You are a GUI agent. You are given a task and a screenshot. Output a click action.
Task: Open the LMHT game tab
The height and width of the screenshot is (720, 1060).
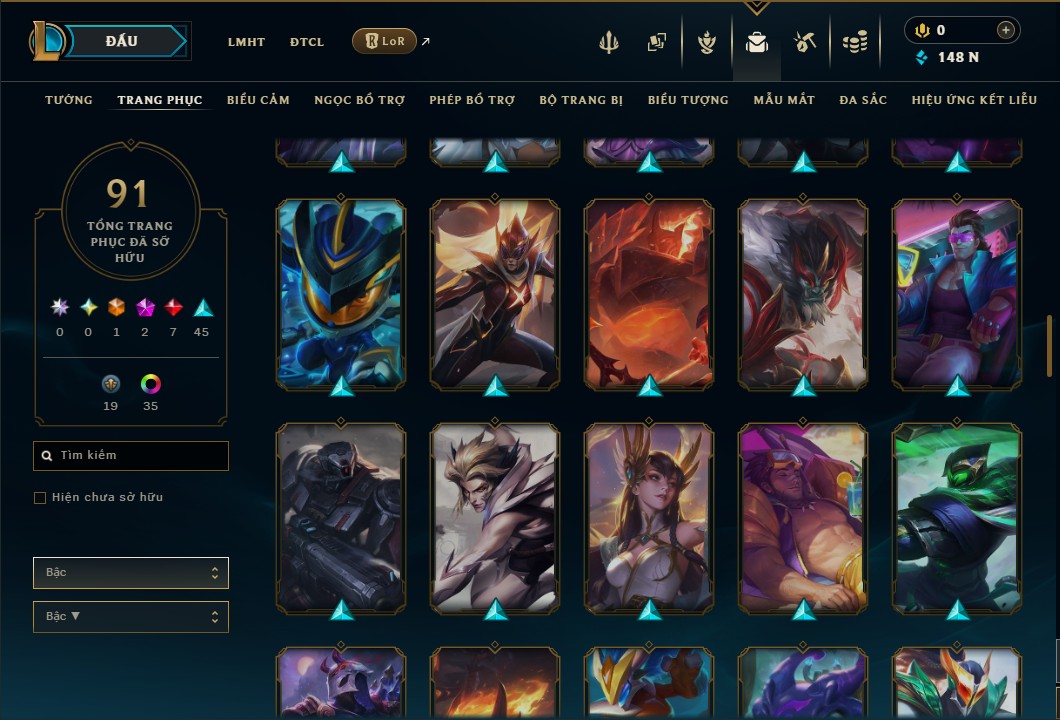(x=246, y=42)
